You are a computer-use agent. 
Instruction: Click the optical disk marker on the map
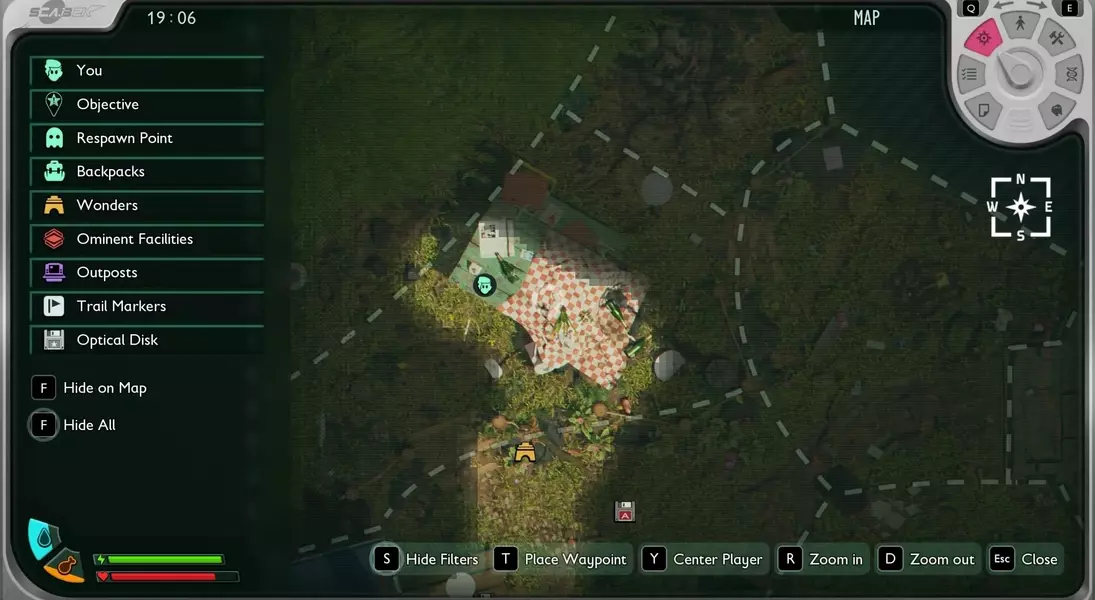(x=625, y=511)
